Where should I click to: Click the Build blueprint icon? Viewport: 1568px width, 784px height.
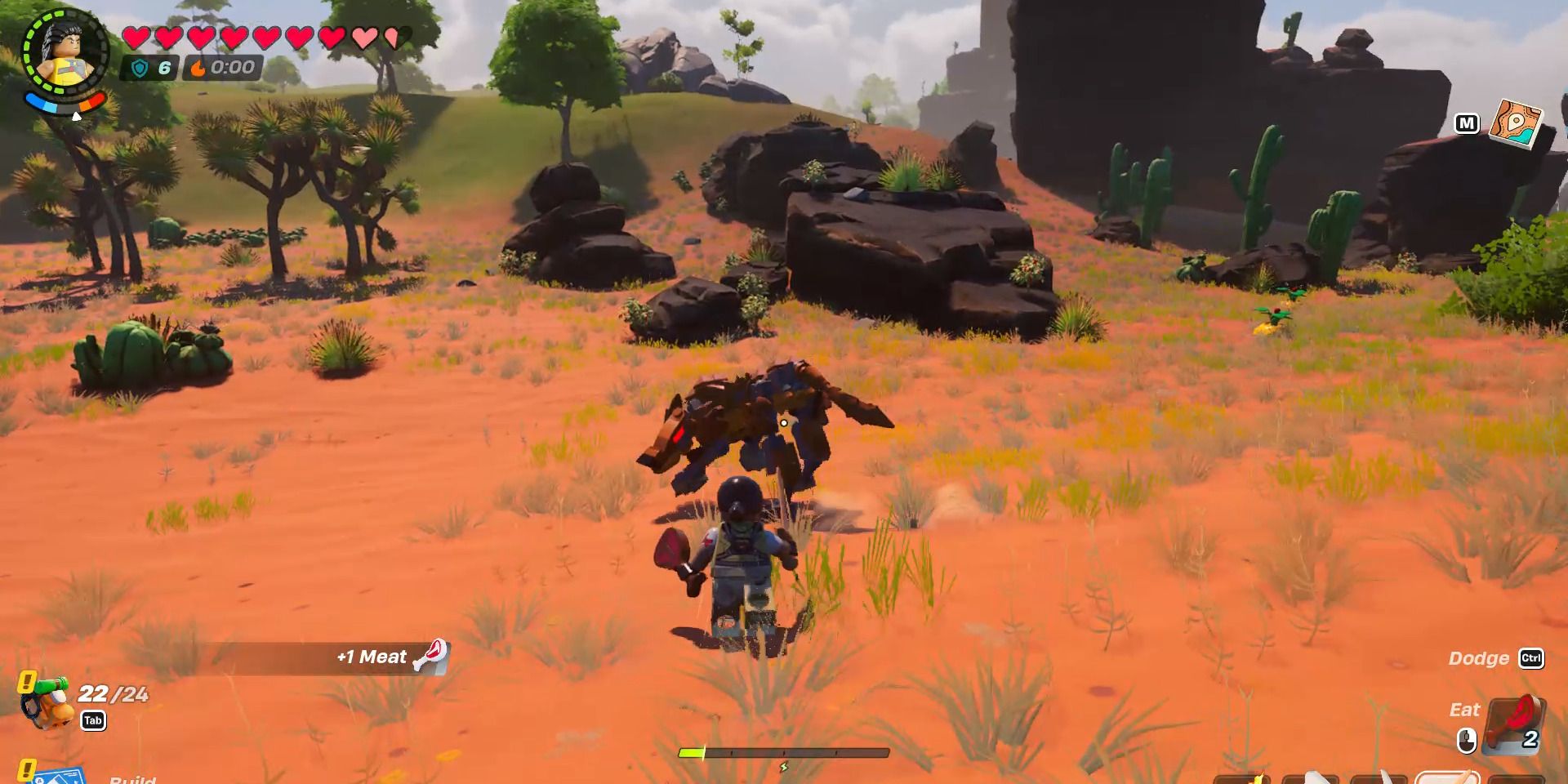(57, 780)
